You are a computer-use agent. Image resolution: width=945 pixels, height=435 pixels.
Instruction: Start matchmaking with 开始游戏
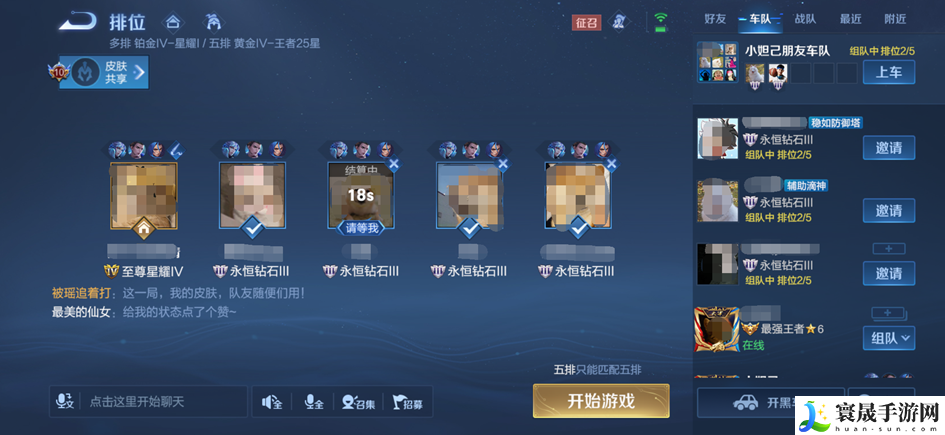(x=600, y=401)
